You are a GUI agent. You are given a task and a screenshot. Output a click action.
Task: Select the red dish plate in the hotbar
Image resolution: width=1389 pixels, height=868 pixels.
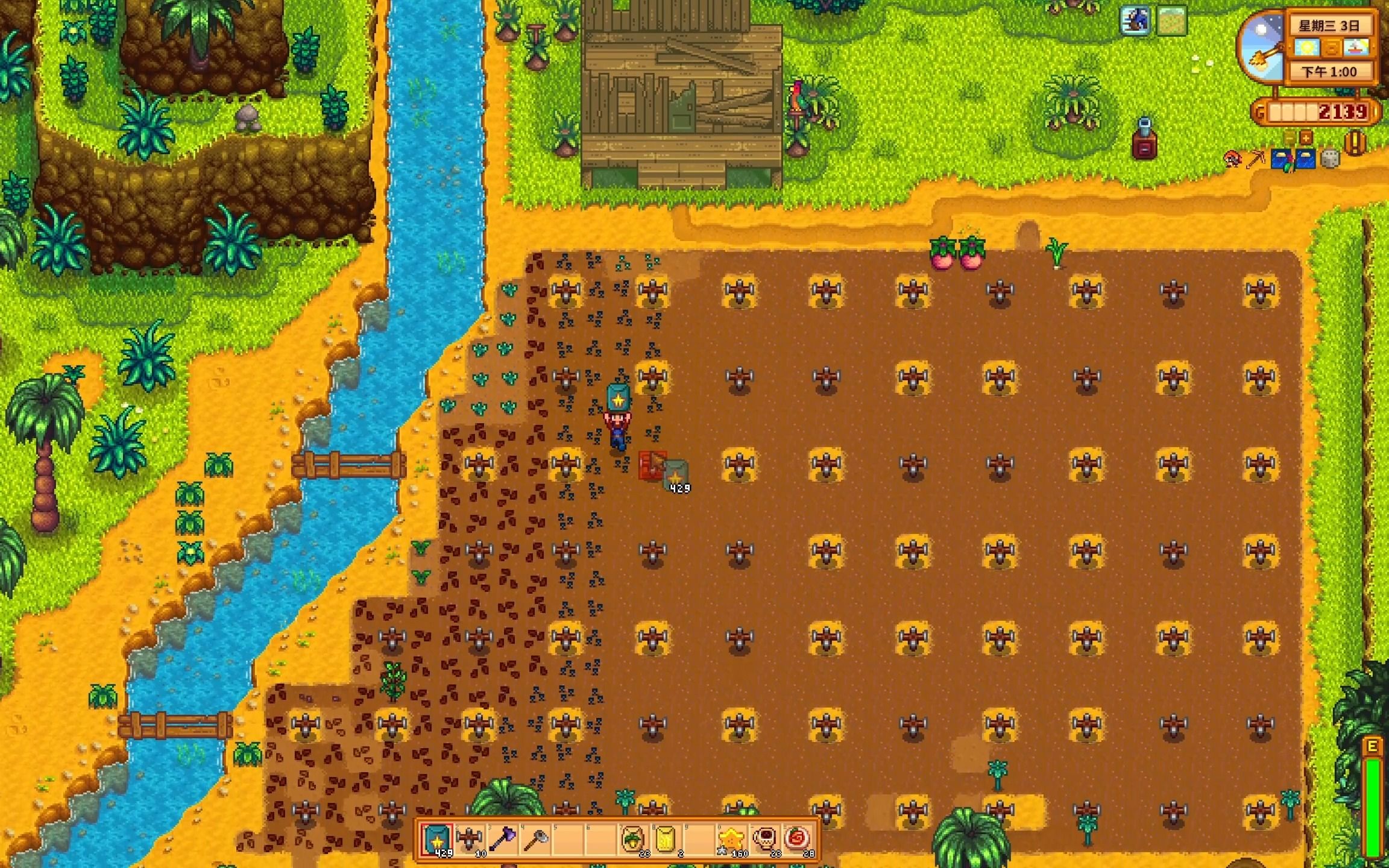click(x=798, y=838)
